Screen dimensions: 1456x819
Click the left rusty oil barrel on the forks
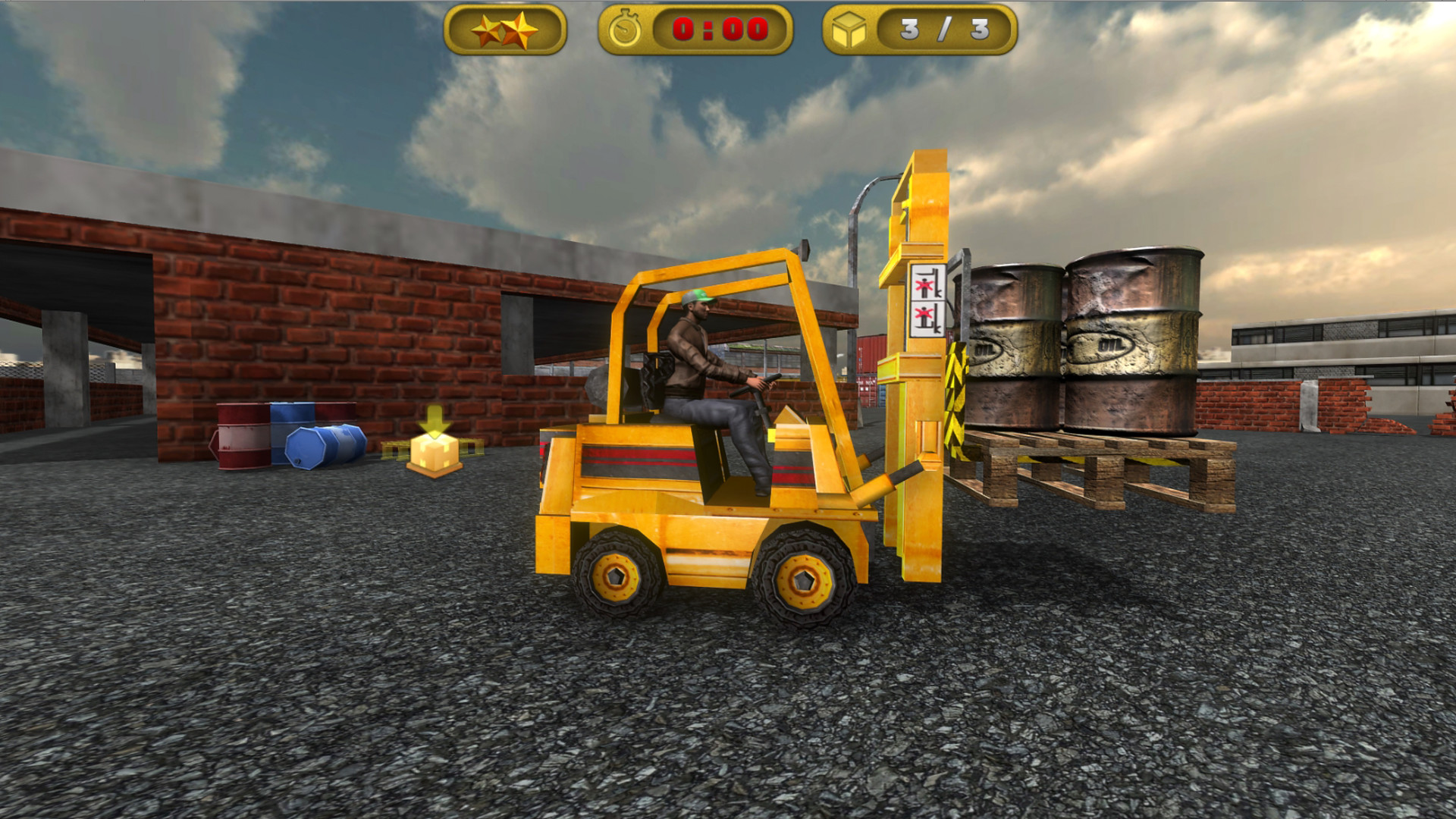(x=1016, y=341)
